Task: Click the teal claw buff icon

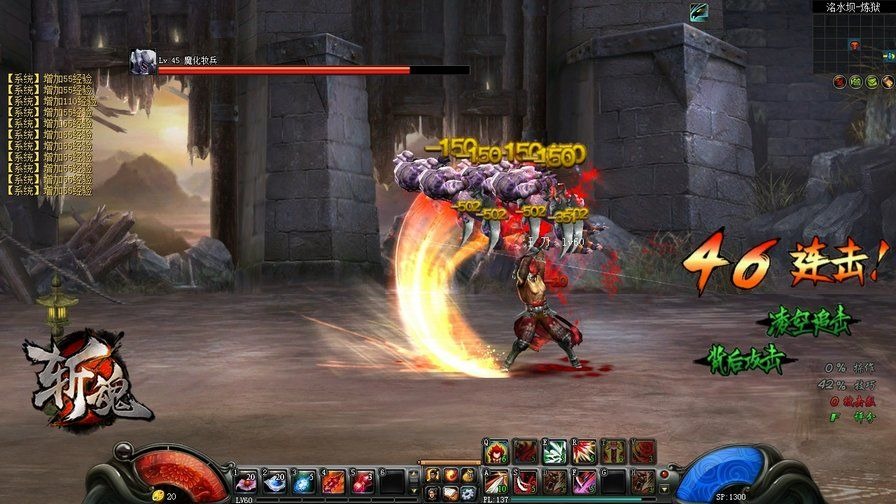Action: point(699,10)
